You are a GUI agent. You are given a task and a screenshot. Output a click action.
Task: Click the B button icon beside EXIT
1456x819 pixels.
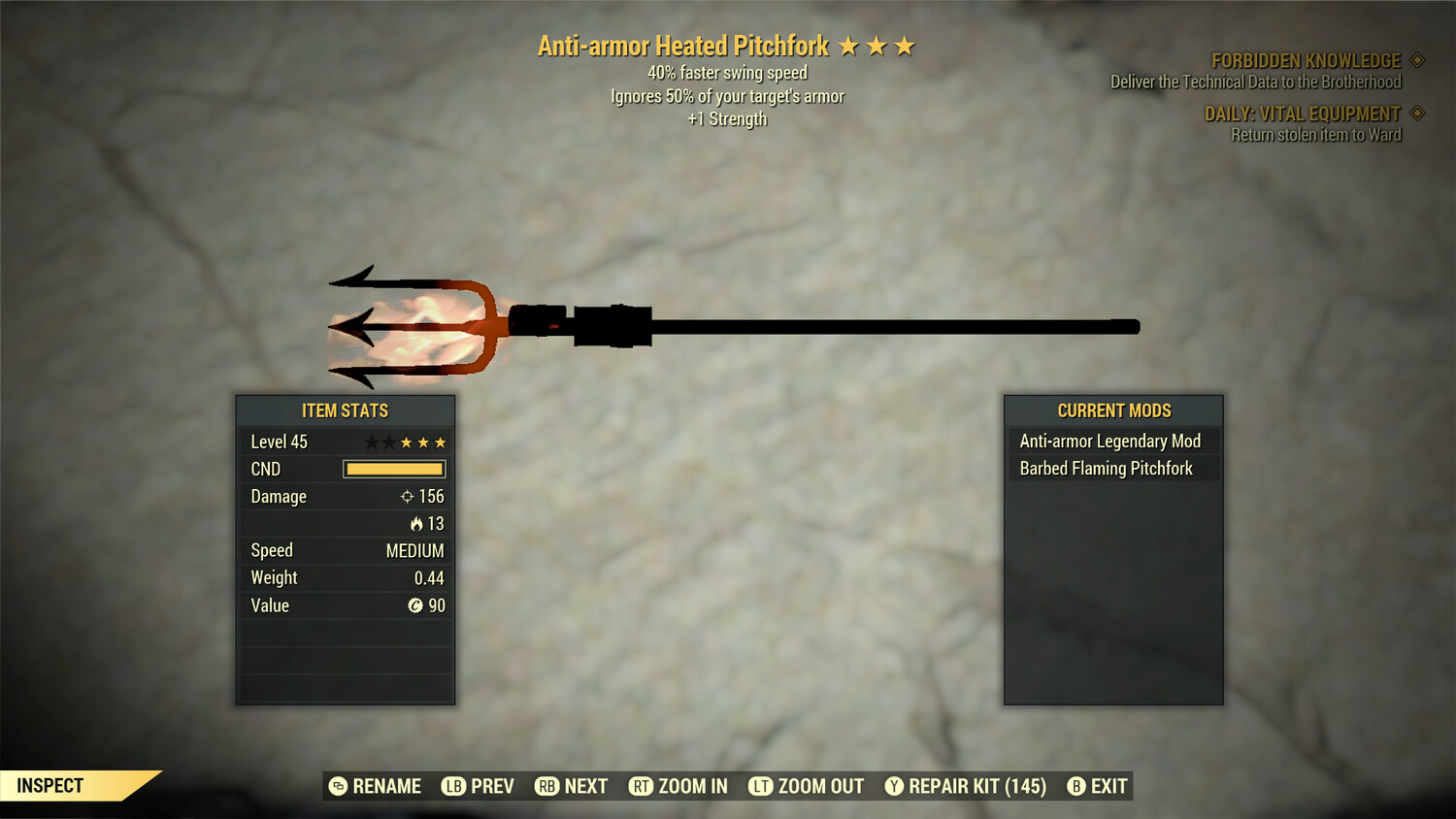(x=1075, y=786)
